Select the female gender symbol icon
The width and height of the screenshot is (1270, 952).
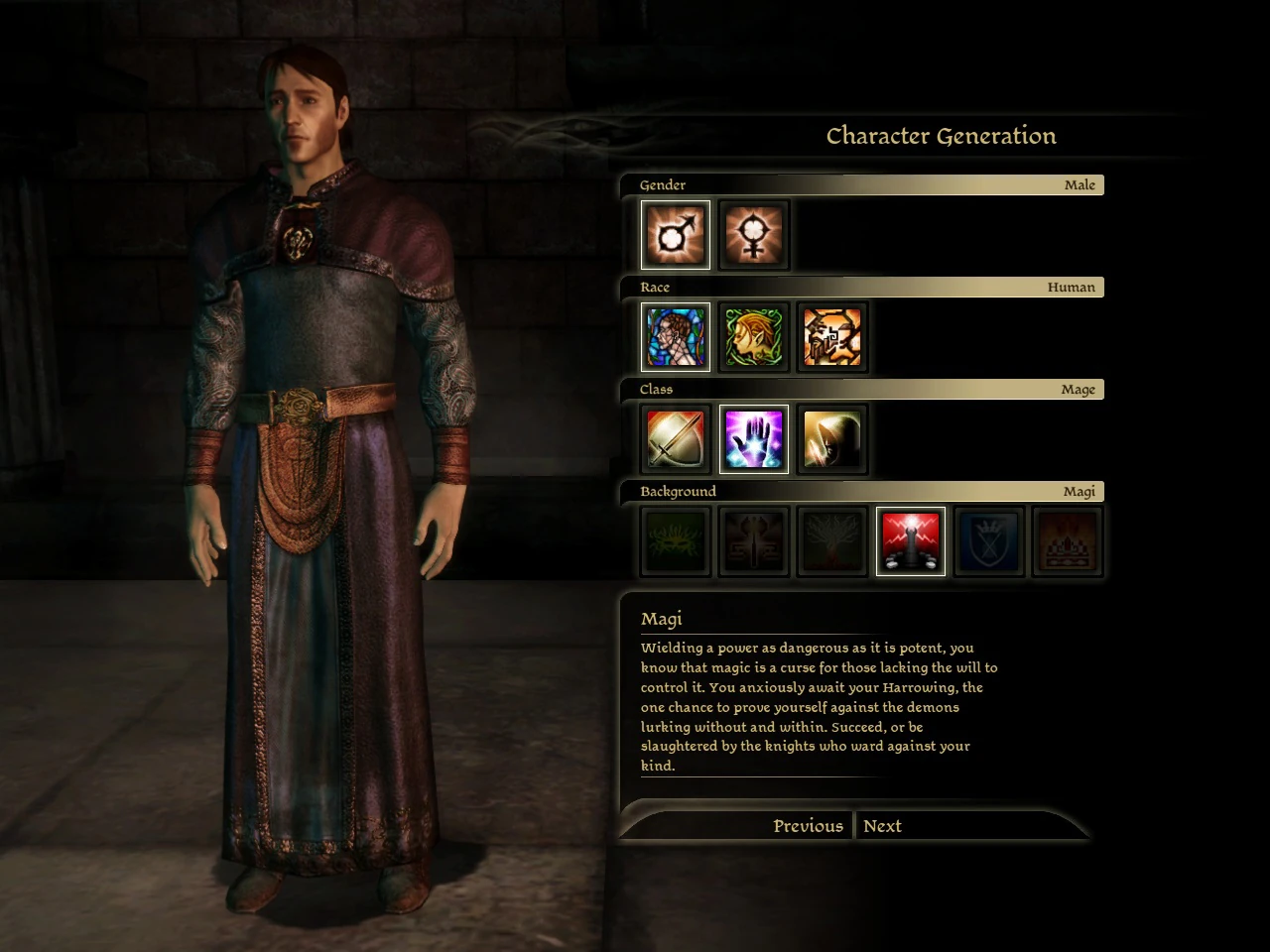(x=754, y=235)
